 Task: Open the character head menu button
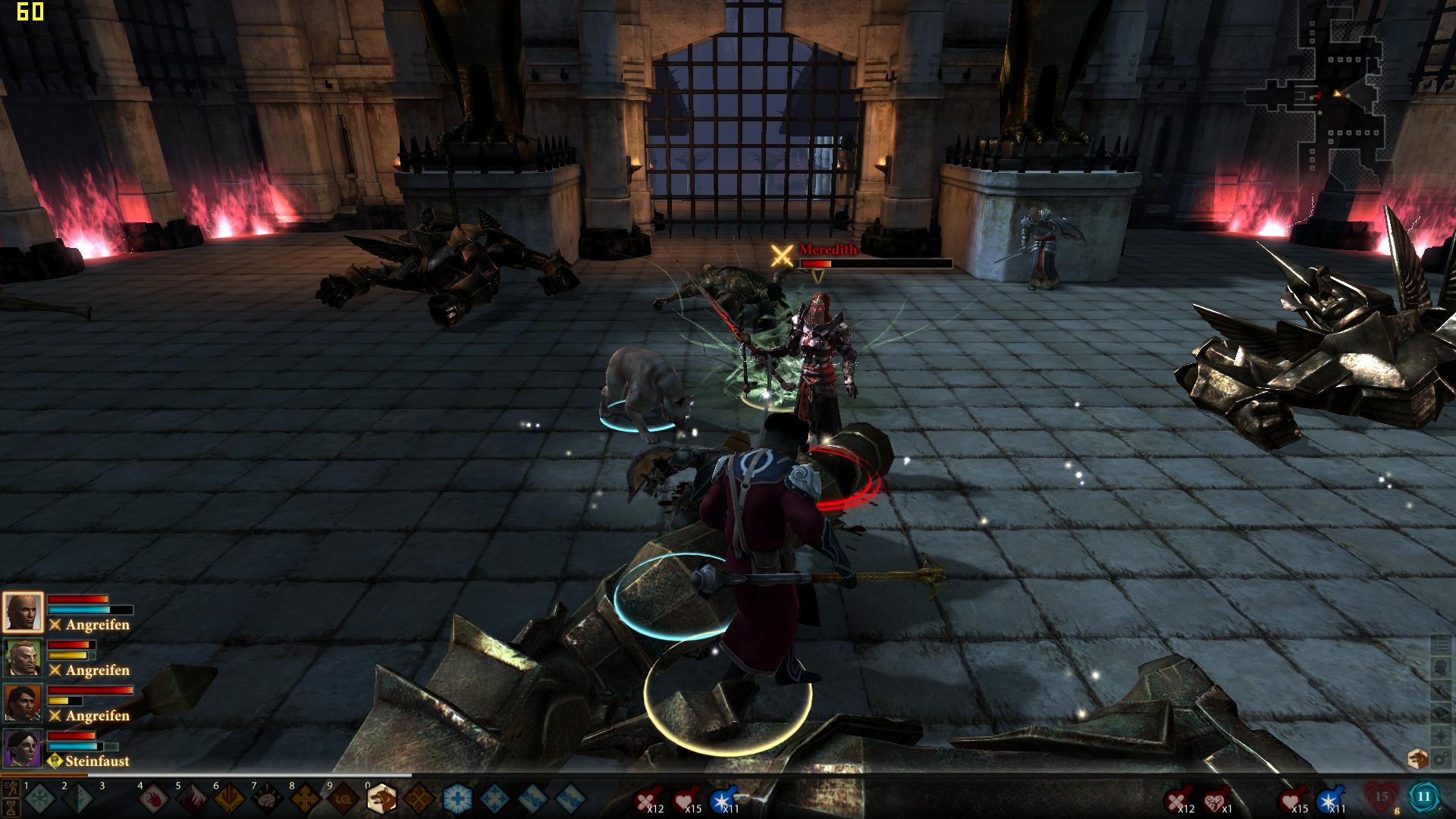[x=1439, y=667]
